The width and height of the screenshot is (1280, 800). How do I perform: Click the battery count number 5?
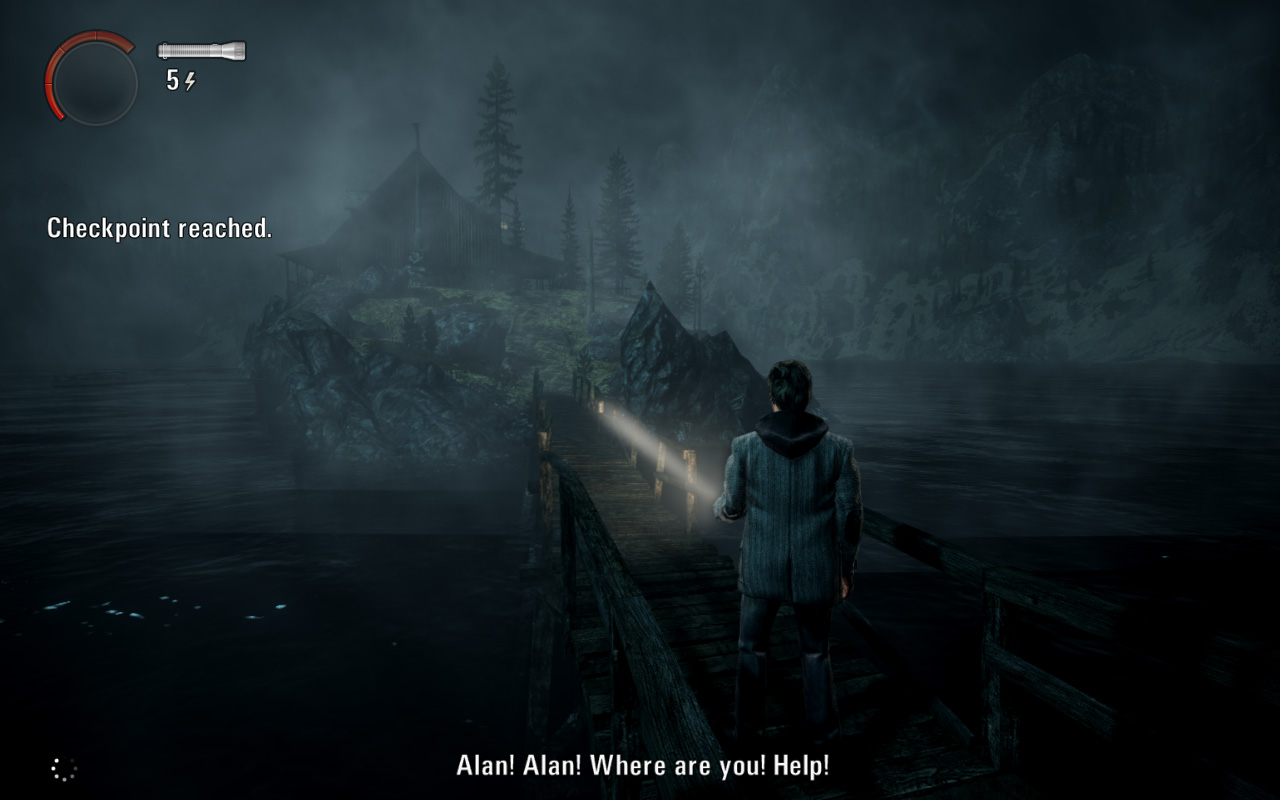(x=172, y=80)
